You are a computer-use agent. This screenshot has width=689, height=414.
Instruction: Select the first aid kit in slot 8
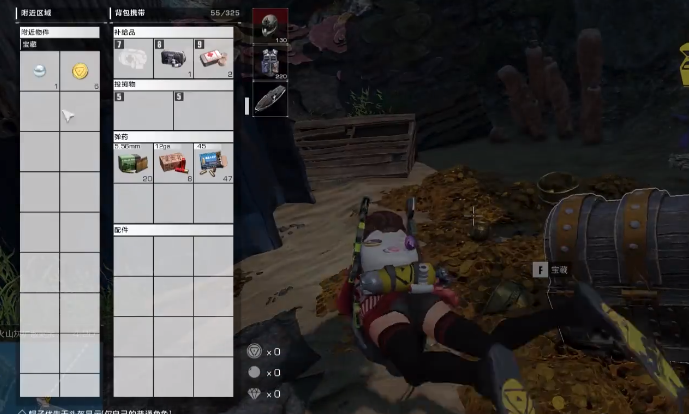coord(173,58)
